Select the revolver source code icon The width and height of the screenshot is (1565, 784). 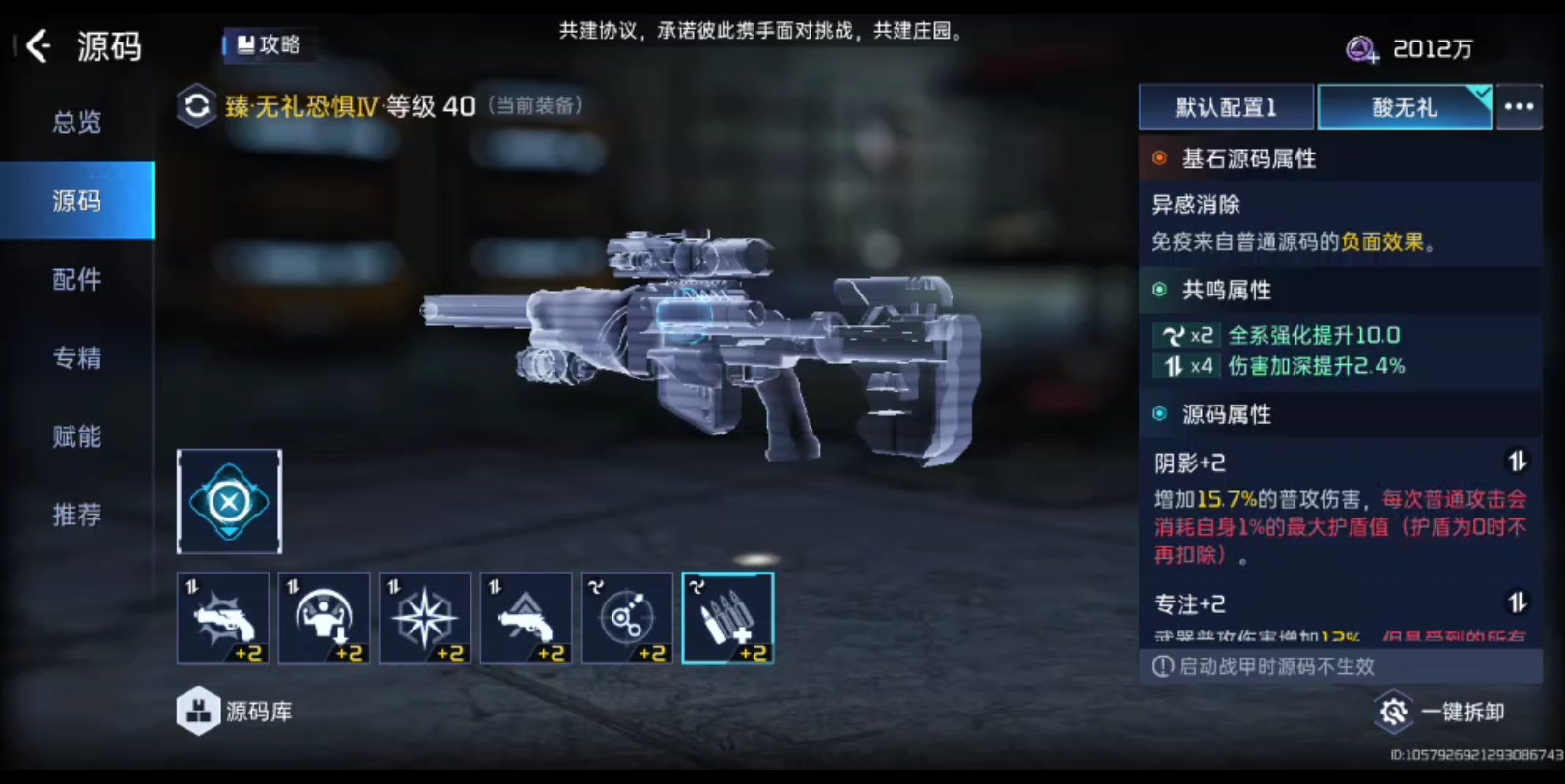tap(526, 618)
